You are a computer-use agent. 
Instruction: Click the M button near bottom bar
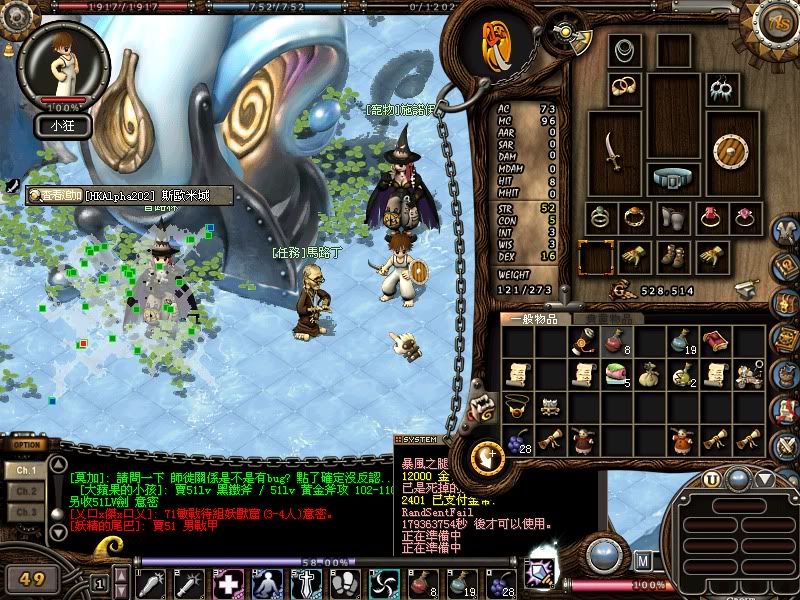click(x=642, y=559)
